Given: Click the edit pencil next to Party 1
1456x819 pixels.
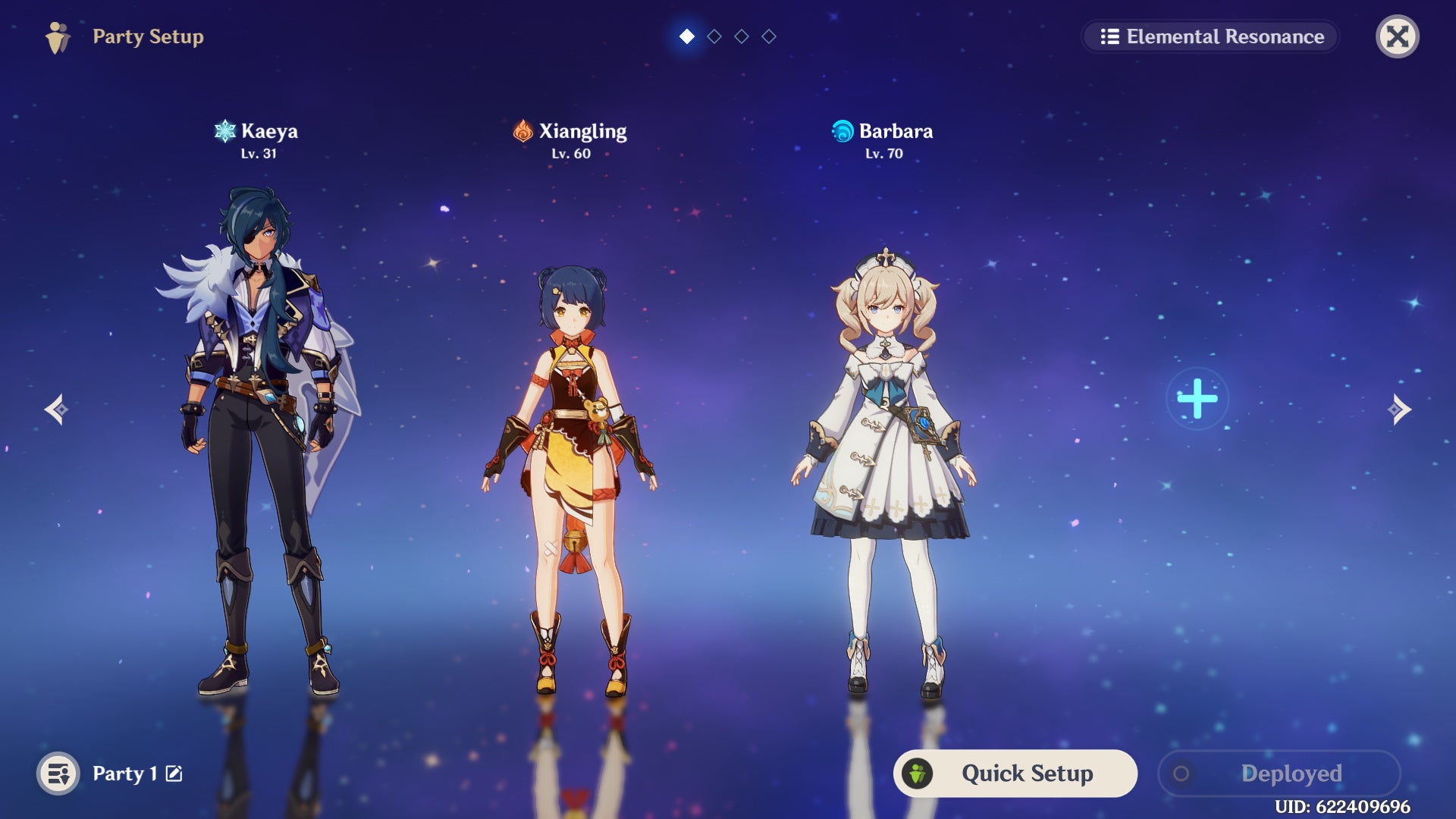Looking at the screenshot, I should (x=175, y=773).
